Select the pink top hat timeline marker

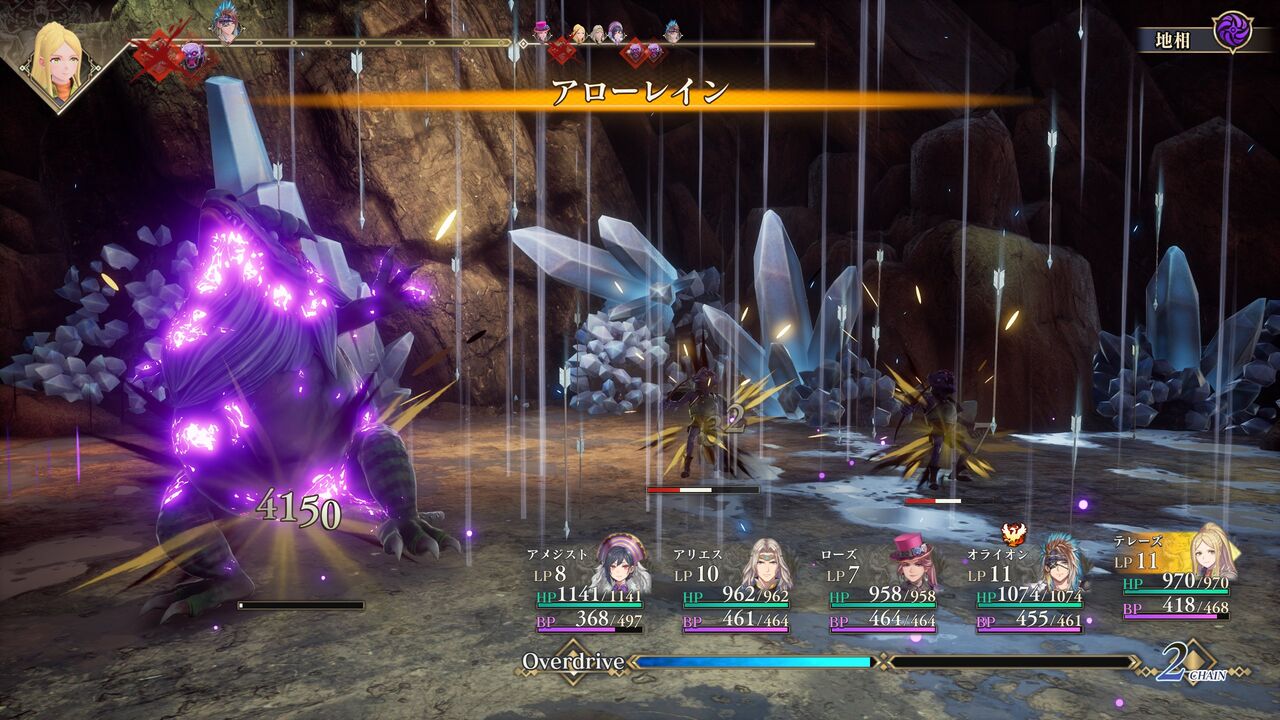[542, 31]
